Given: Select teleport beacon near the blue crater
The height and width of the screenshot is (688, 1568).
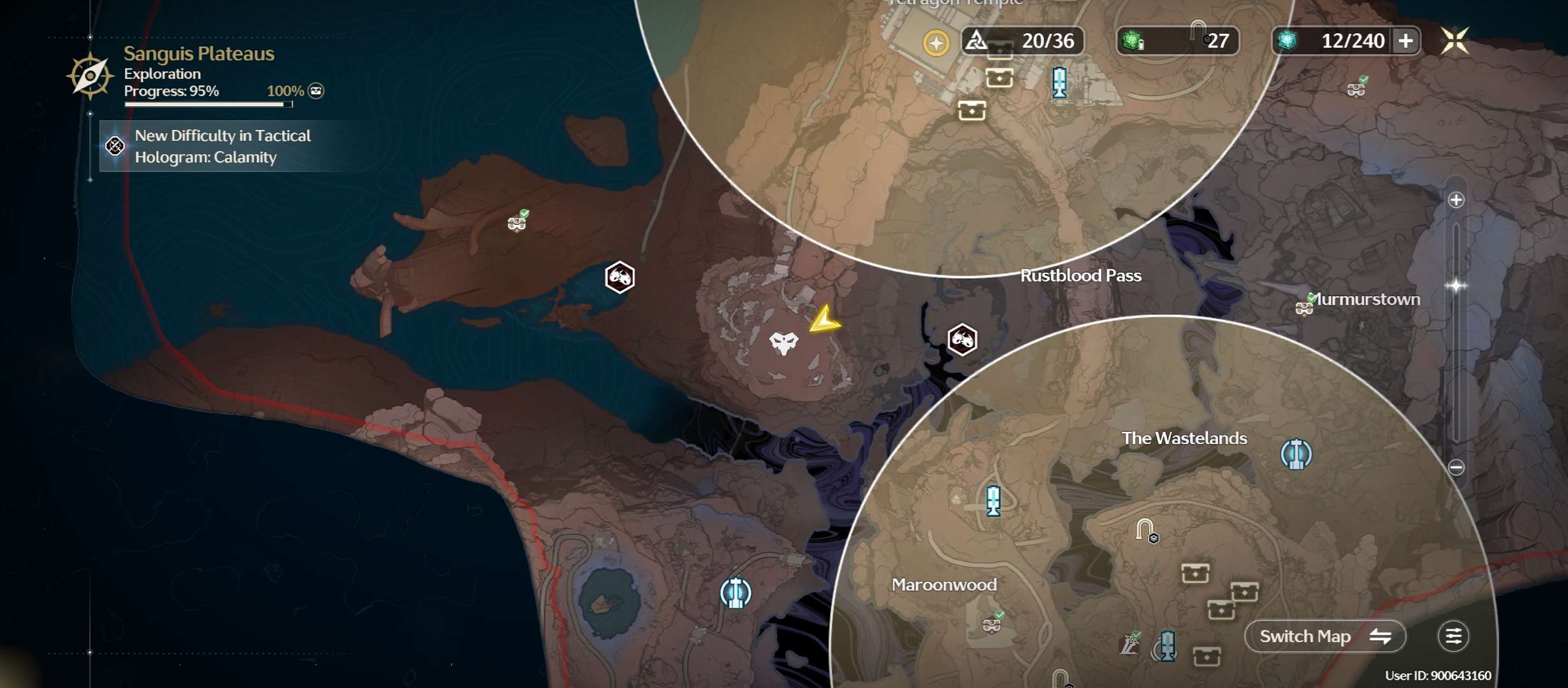Looking at the screenshot, I should 736,593.
